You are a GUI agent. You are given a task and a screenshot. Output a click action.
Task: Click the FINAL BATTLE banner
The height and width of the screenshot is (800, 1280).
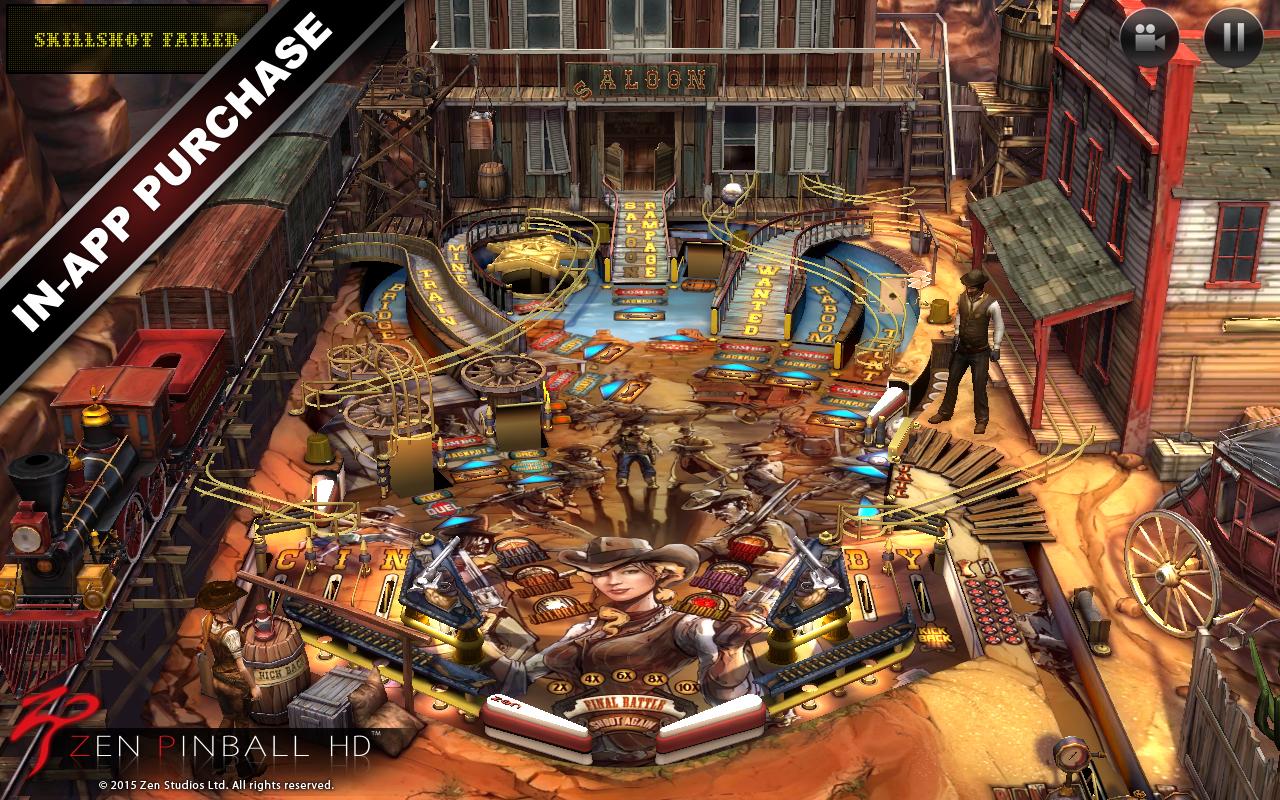624,704
